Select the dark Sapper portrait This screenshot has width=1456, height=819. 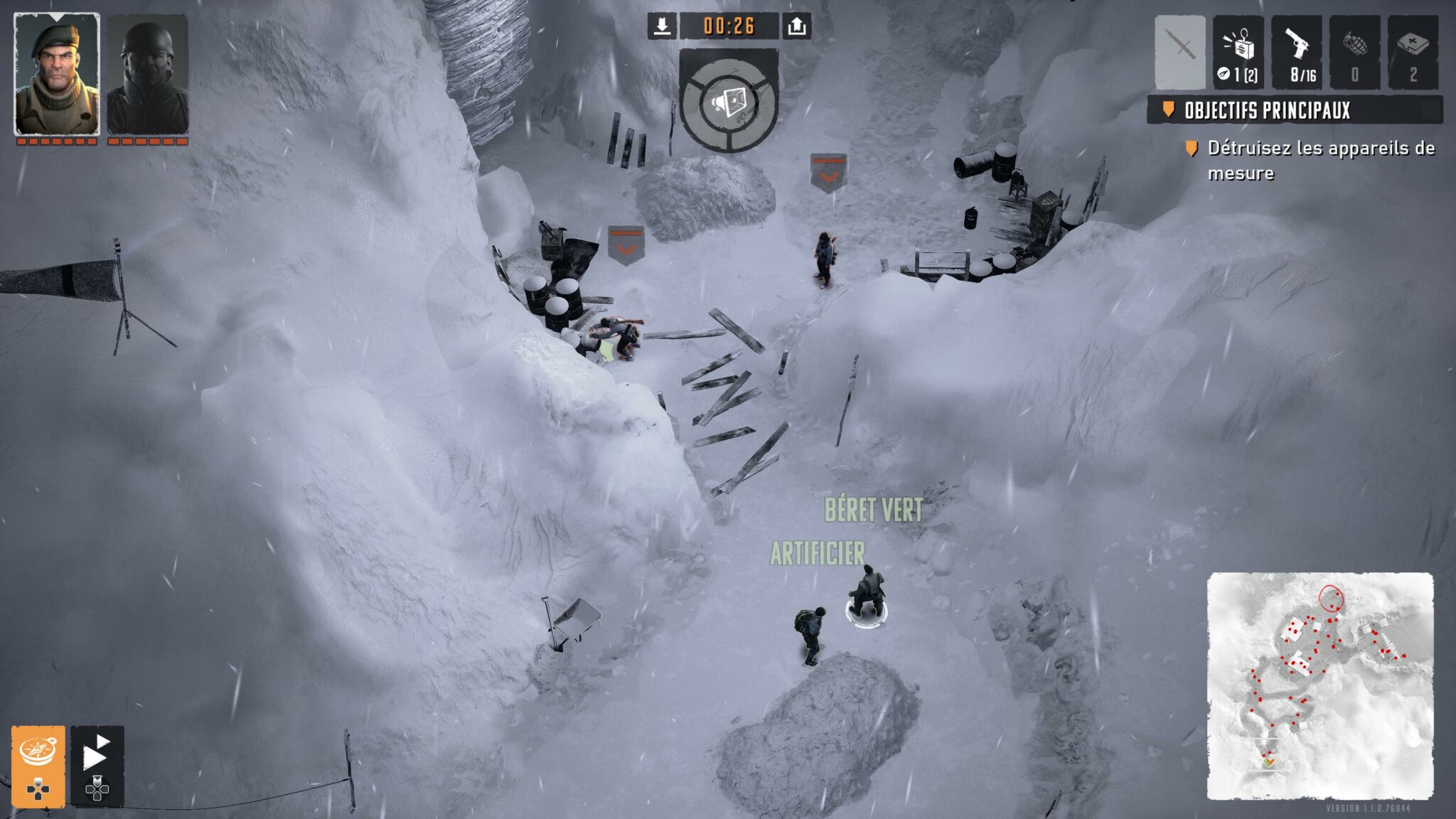148,74
